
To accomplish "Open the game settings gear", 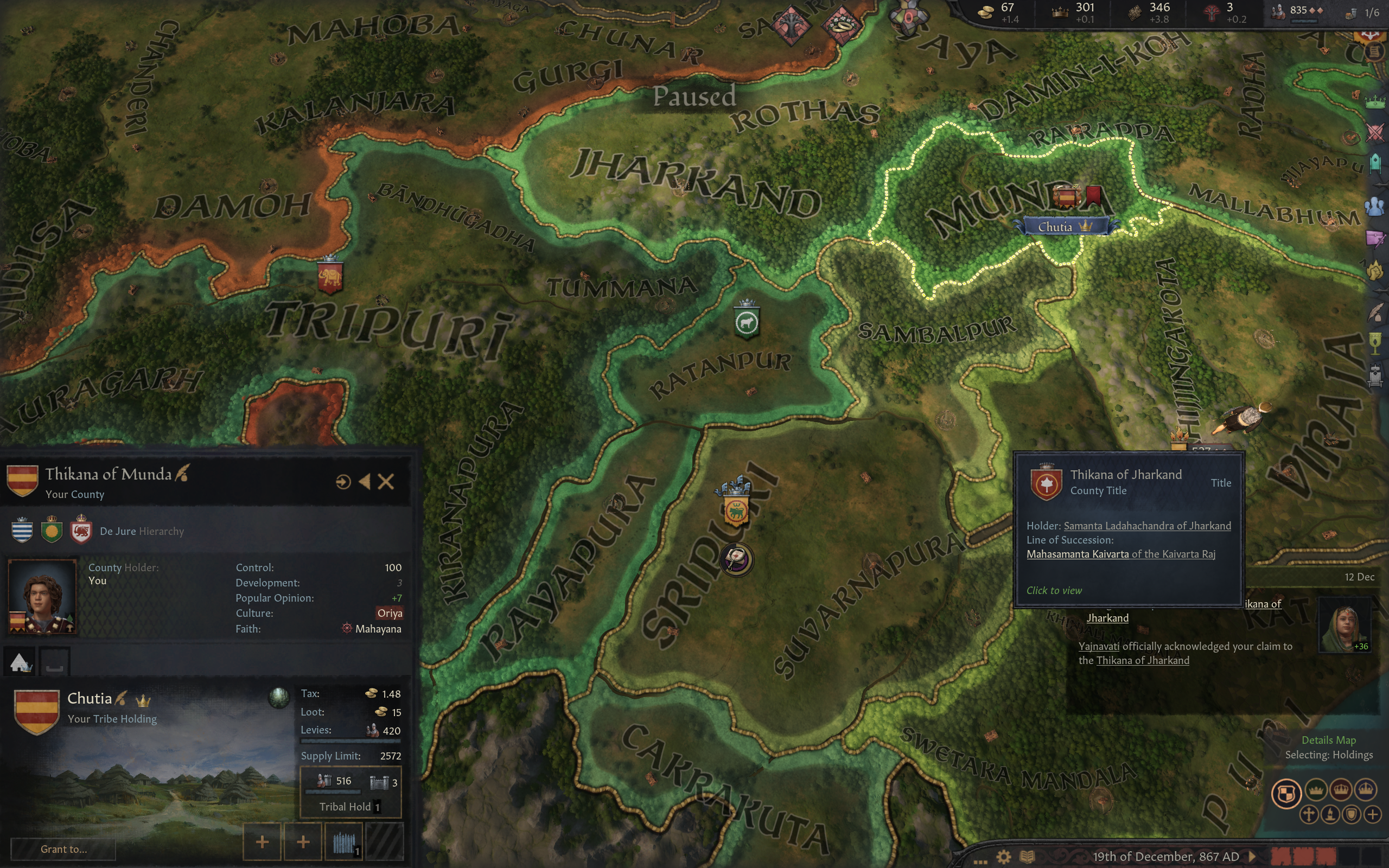I will [1003, 857].
